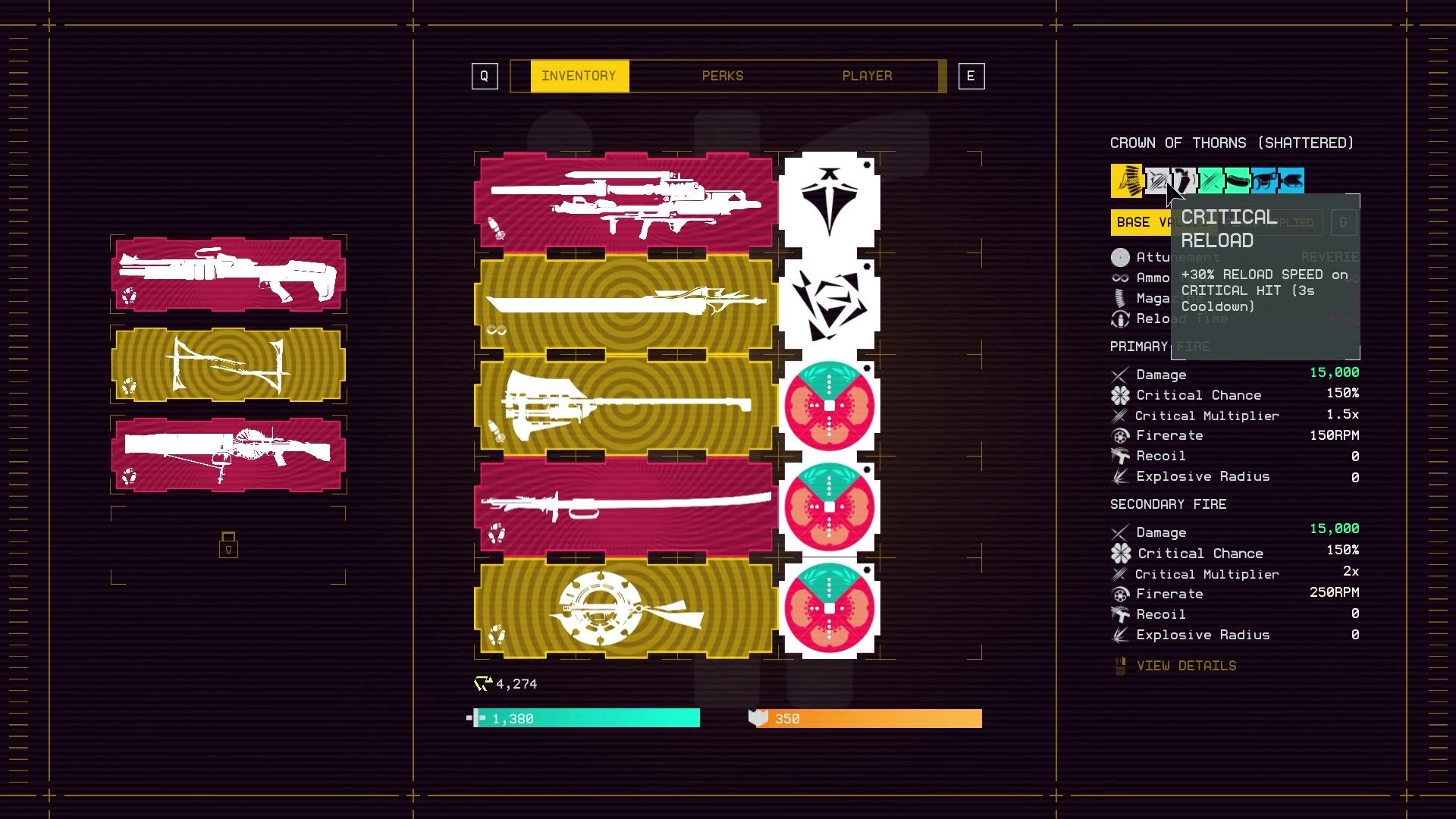Click the locked slot padlock icon
This screenshot has width=1456, height=819.
coord(228,544)
